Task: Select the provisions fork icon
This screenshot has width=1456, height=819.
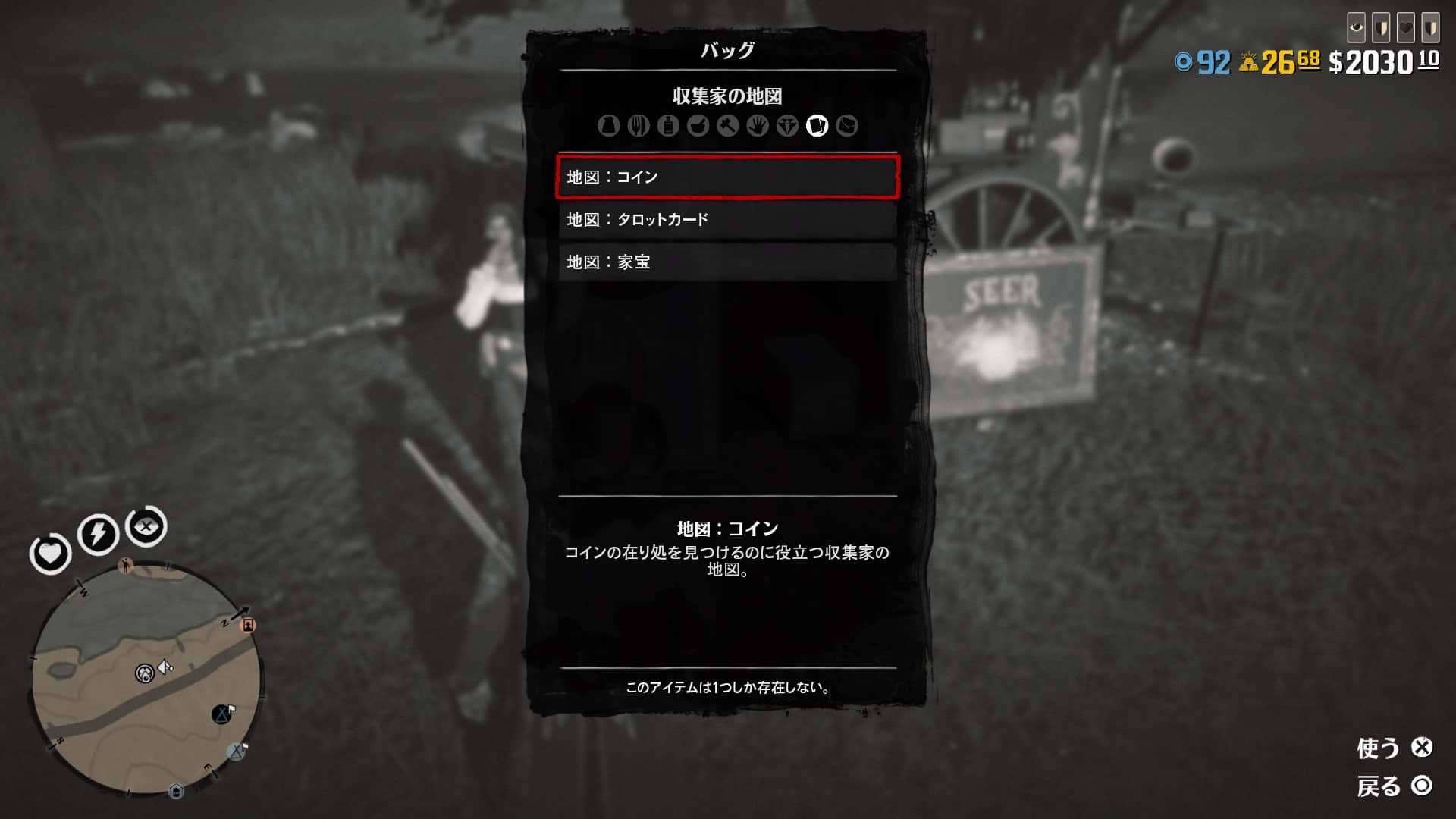Action: click(639, 126)
